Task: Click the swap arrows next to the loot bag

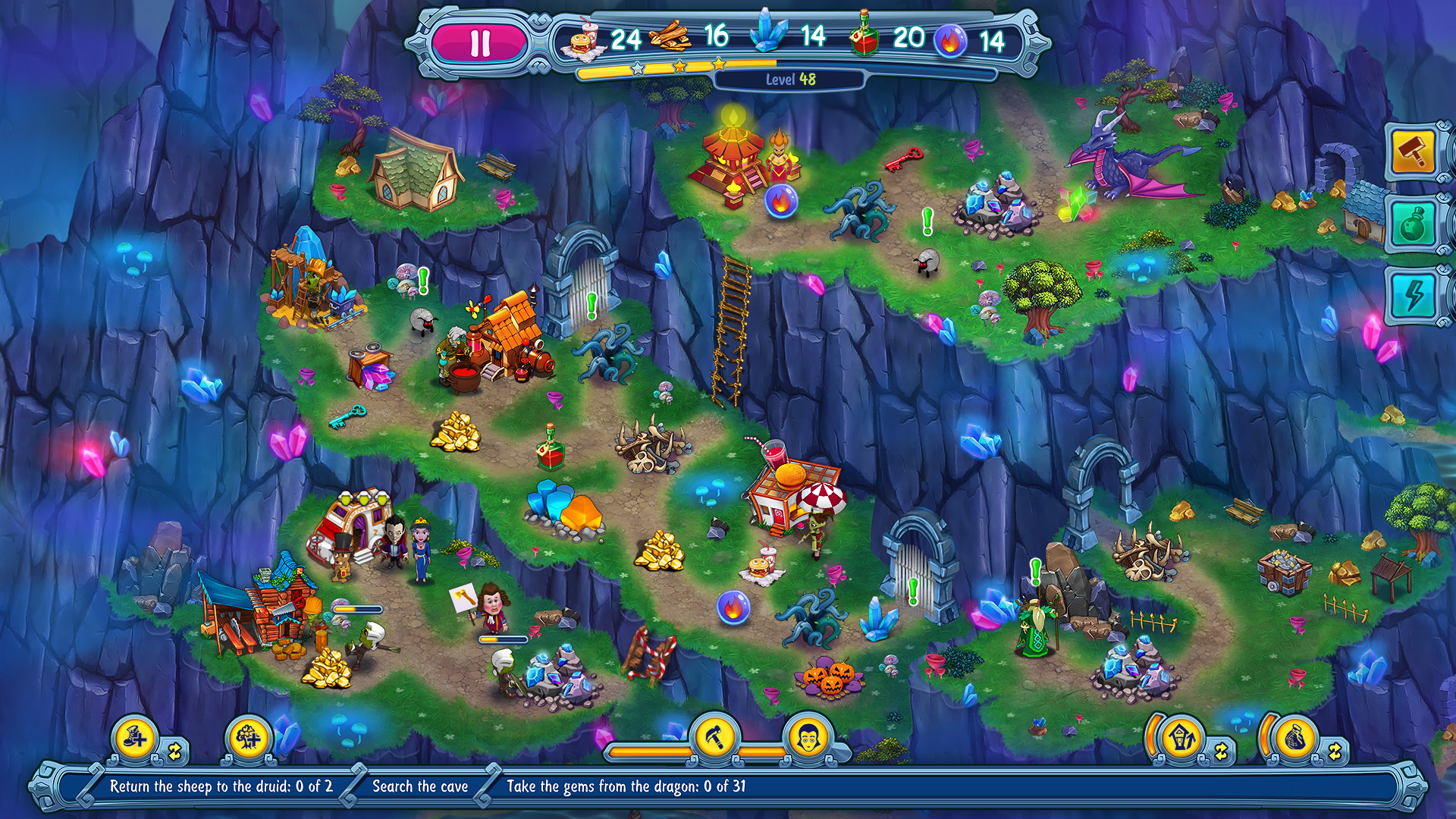Action: point(1335,752)
